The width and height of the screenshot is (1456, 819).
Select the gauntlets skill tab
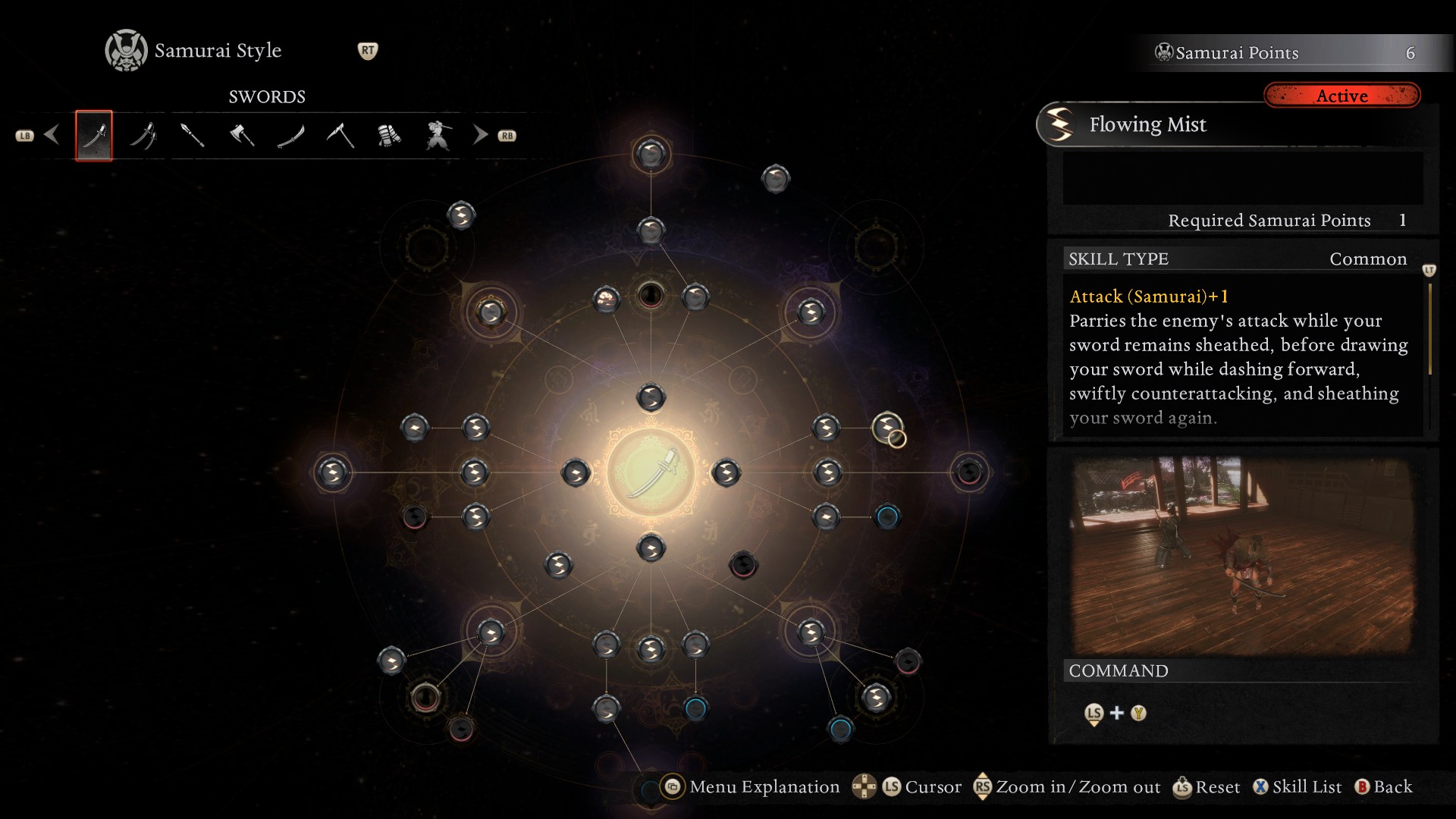click(389, 136)
